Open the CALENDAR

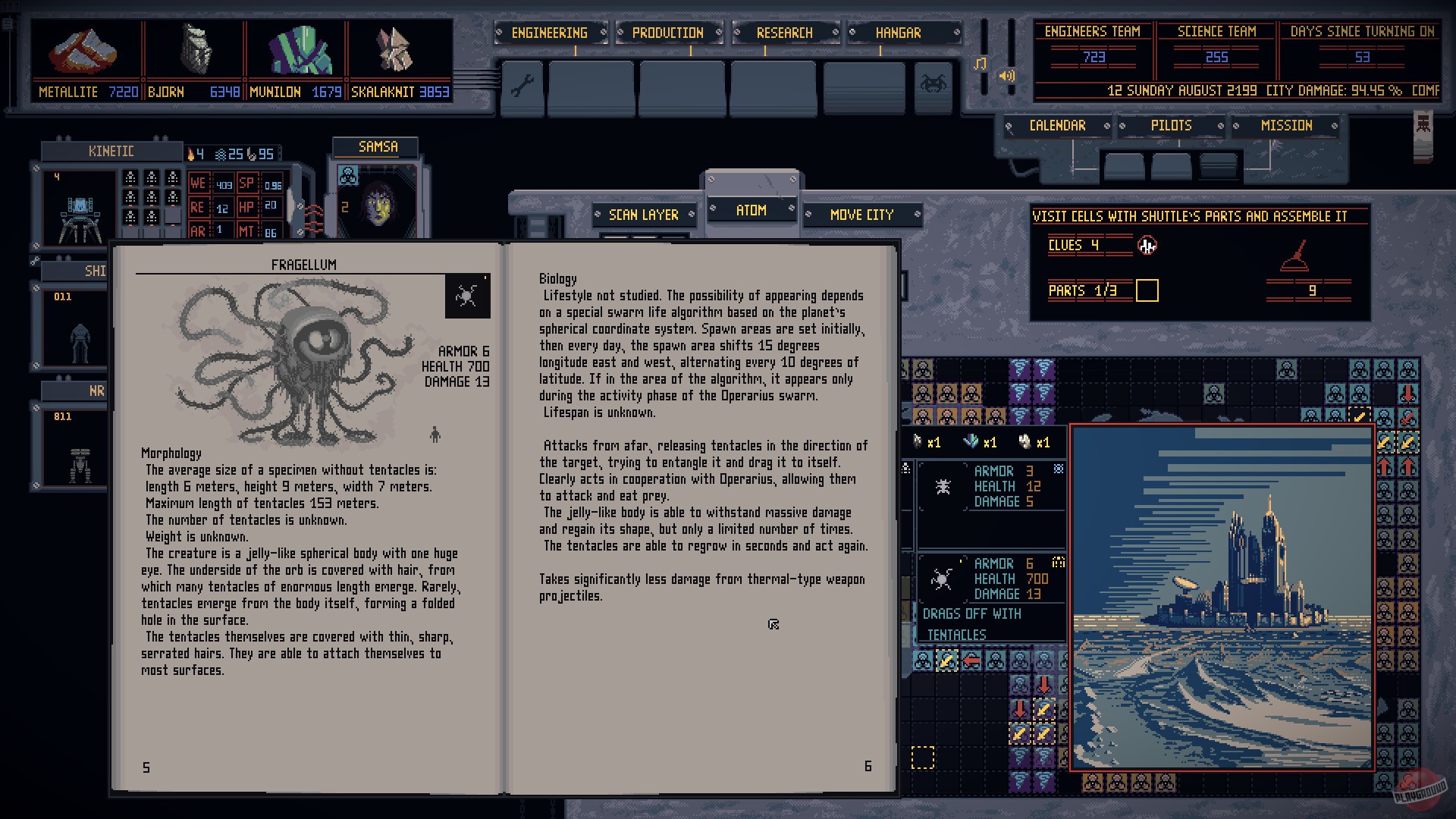[x=1059, y=126]
